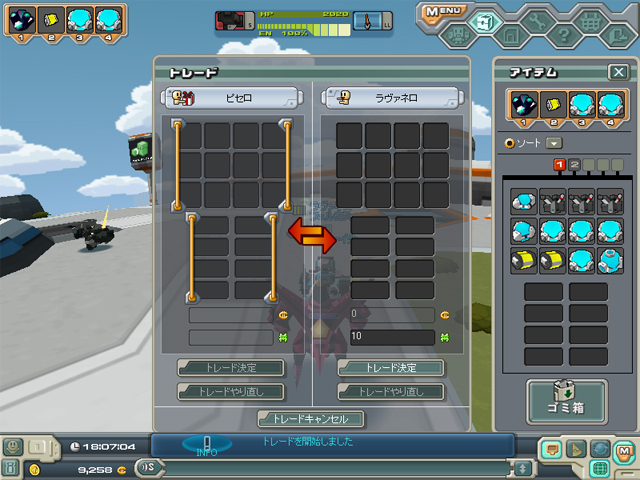Click the MENU button

[x=444, y=12]
